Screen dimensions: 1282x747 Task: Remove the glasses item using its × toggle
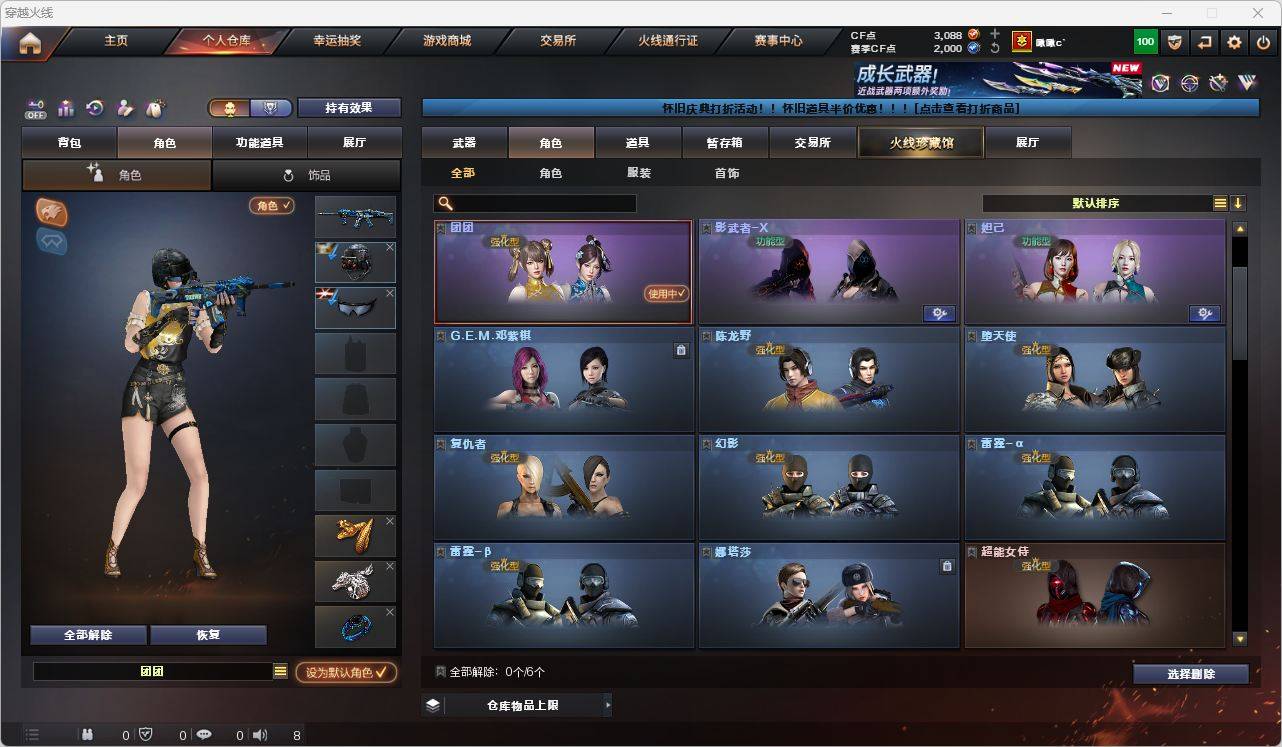coord(390,293)
